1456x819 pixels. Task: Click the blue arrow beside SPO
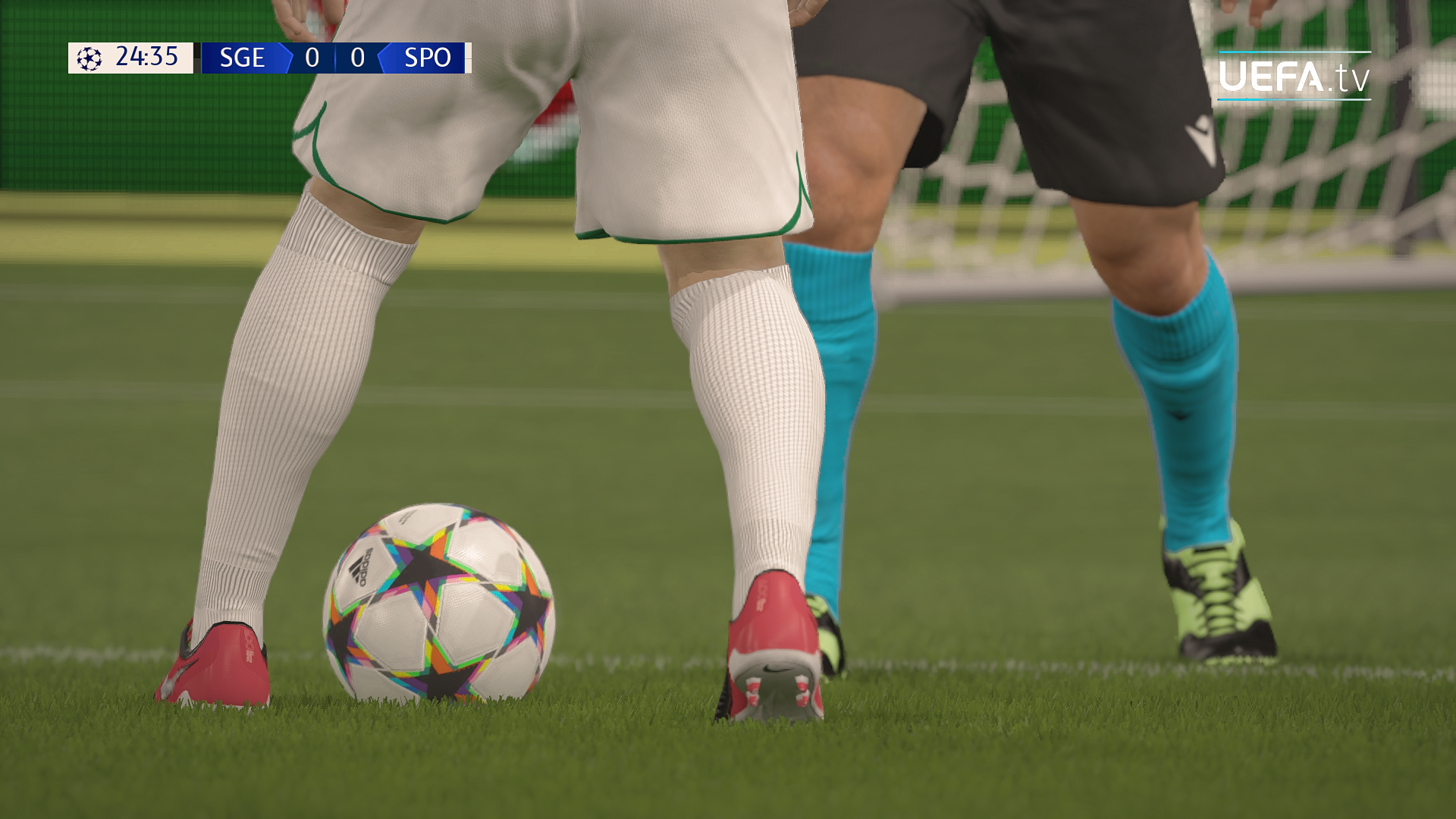[384, 57]
